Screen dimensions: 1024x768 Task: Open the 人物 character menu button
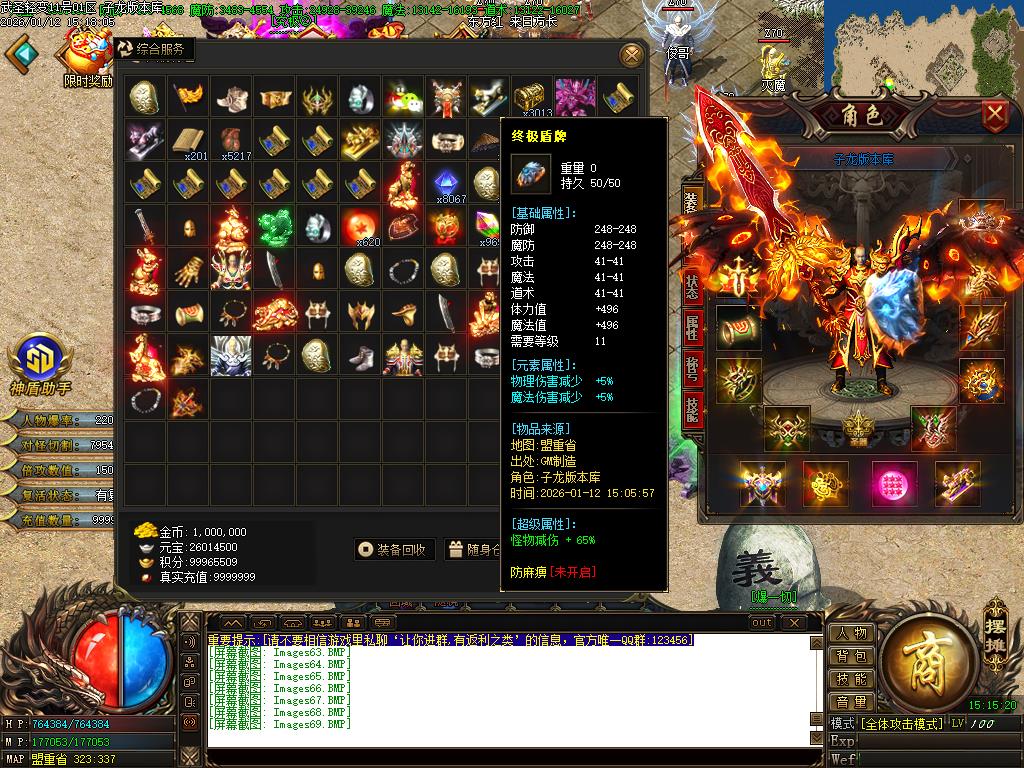coord(851,633)
